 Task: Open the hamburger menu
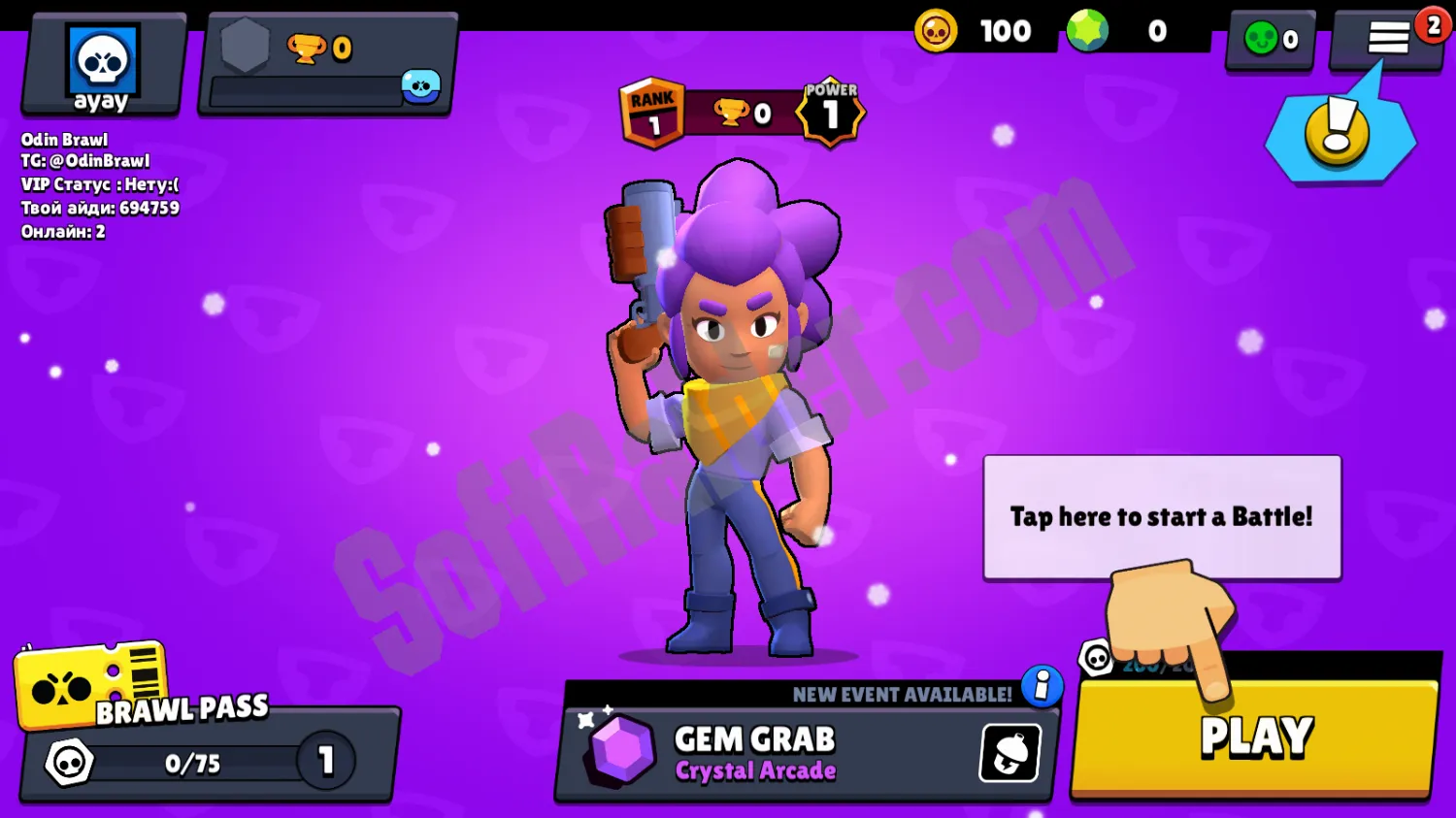click(1388, 39)
